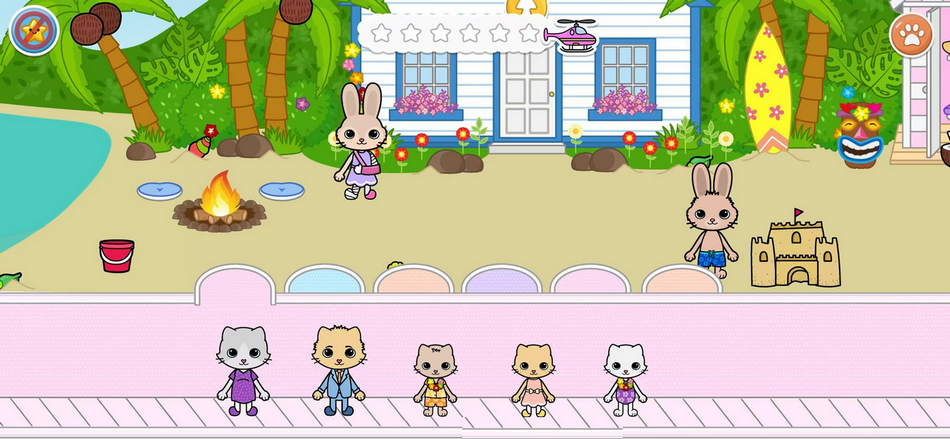
Task: Choose the white kitten in purple swimsuit
Action: [x=626, y=379]
